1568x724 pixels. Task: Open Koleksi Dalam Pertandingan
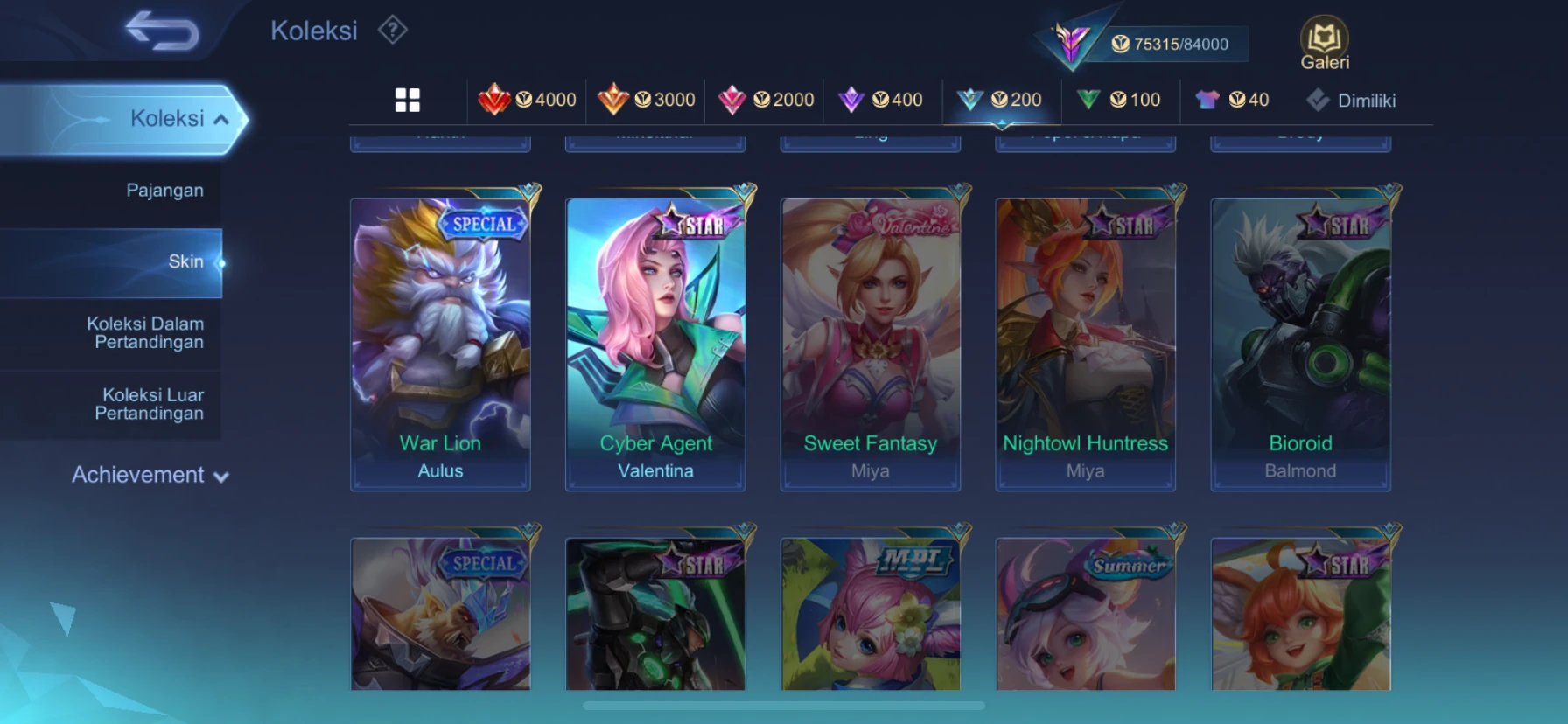pos(146,333)
